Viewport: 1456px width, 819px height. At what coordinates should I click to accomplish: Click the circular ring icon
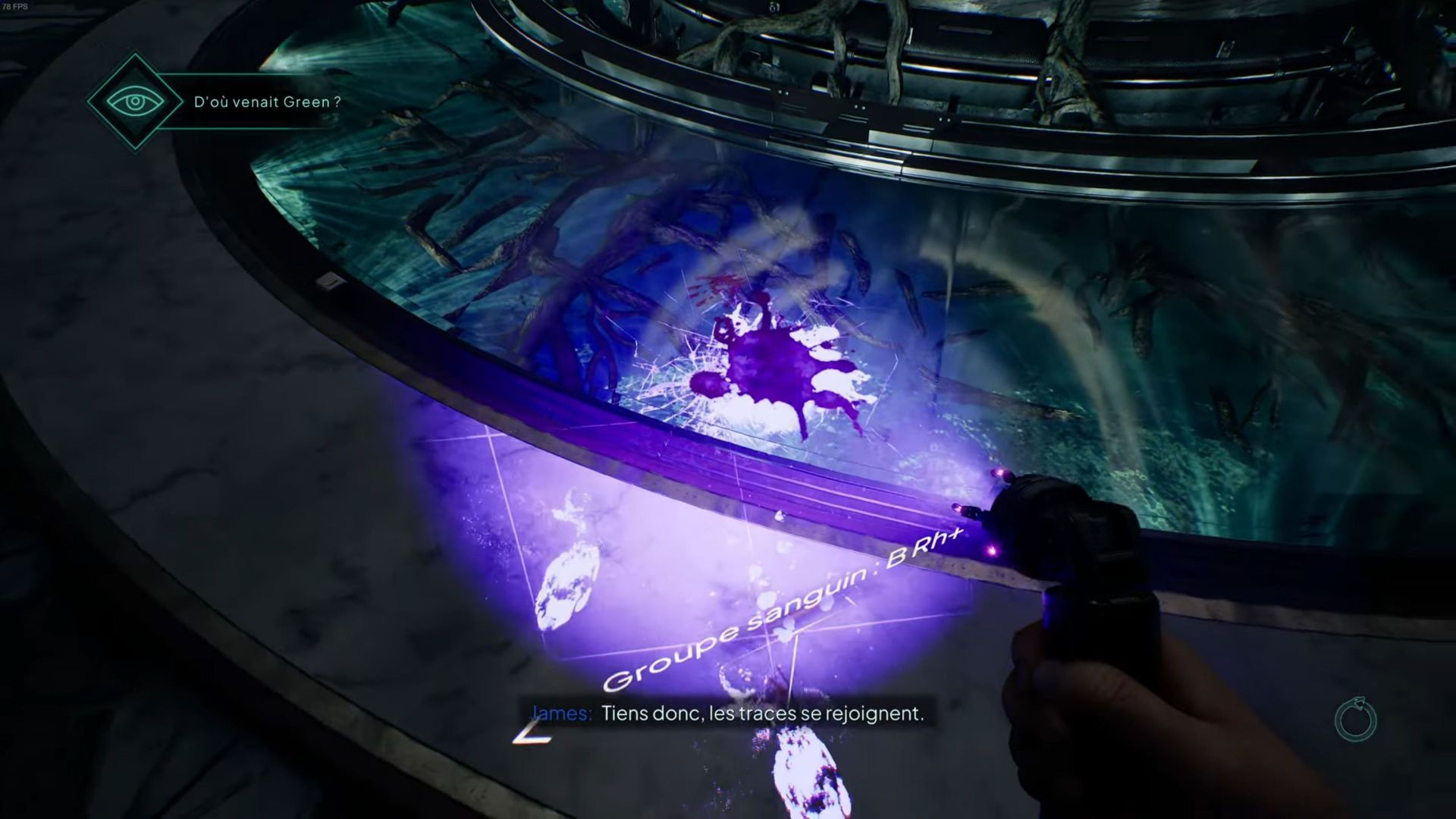pyautogui.click(x=1355, y=720)
